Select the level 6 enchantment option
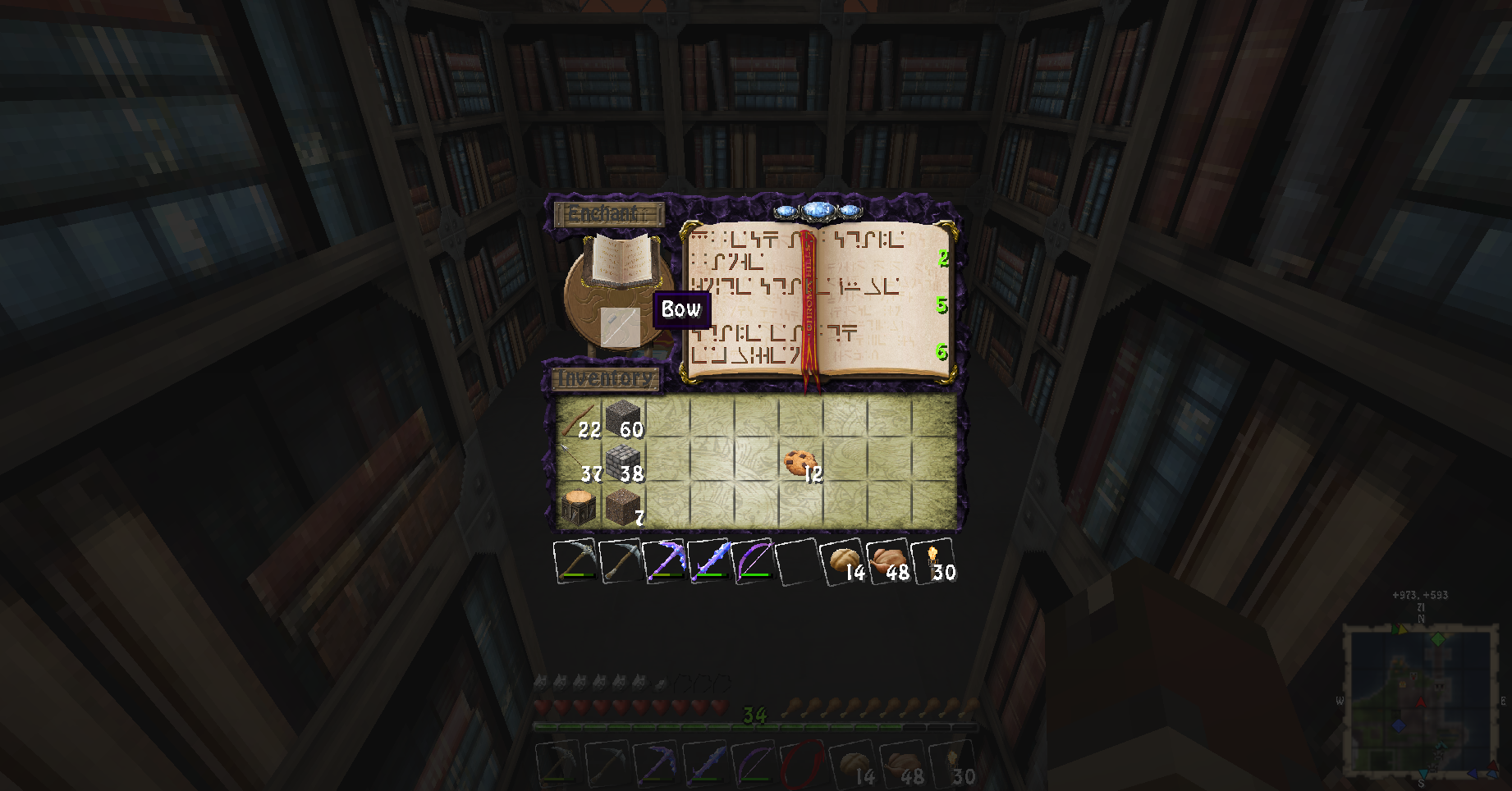1512x791 pixels. [817, 343]
